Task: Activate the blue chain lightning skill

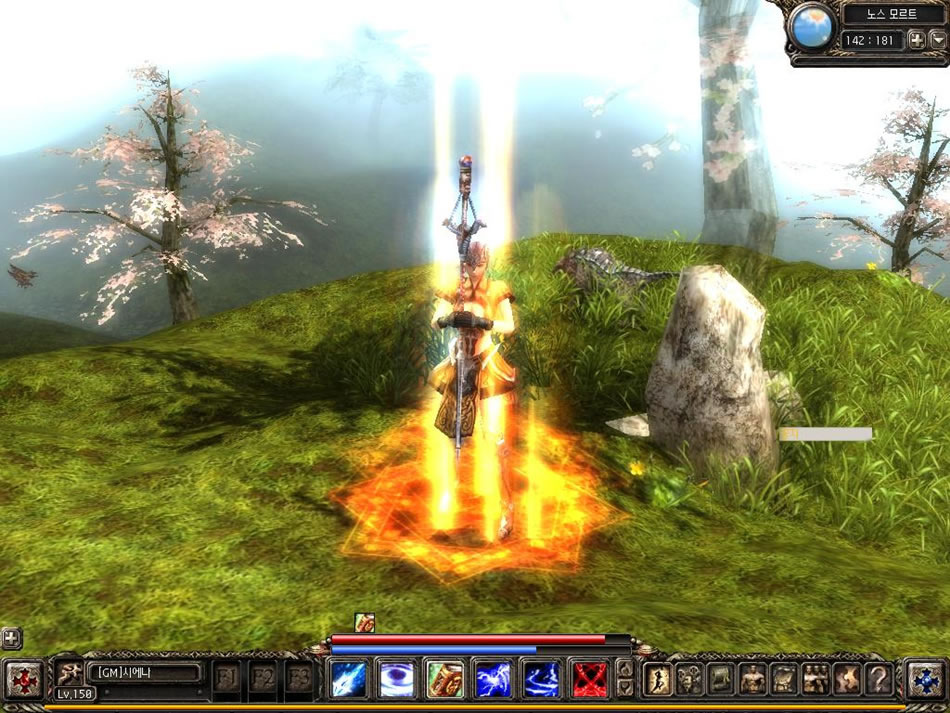Action: click(x=541, y=679)
